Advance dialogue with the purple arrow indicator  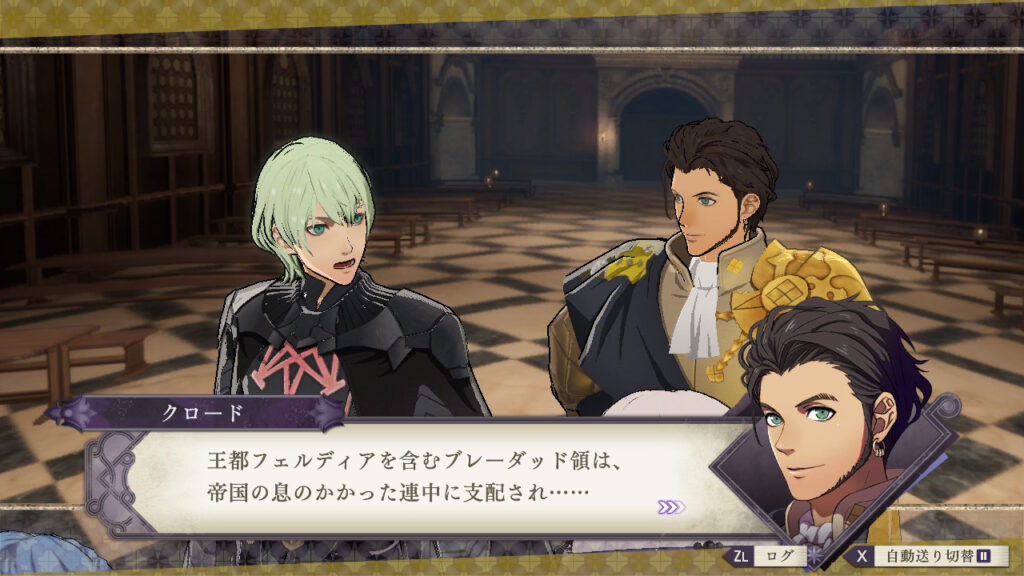[x=671, y=507]
